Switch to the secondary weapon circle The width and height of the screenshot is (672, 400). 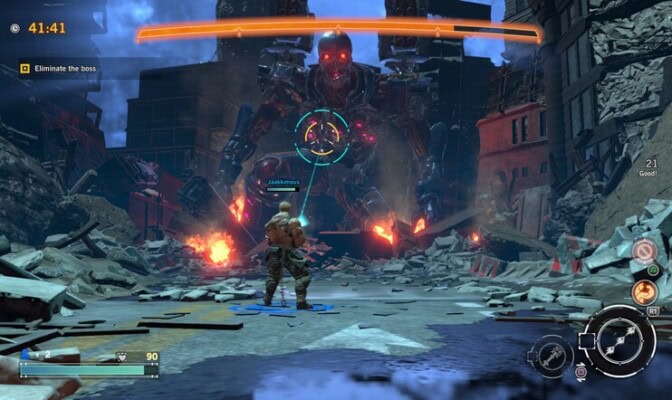tap(553, 357)
